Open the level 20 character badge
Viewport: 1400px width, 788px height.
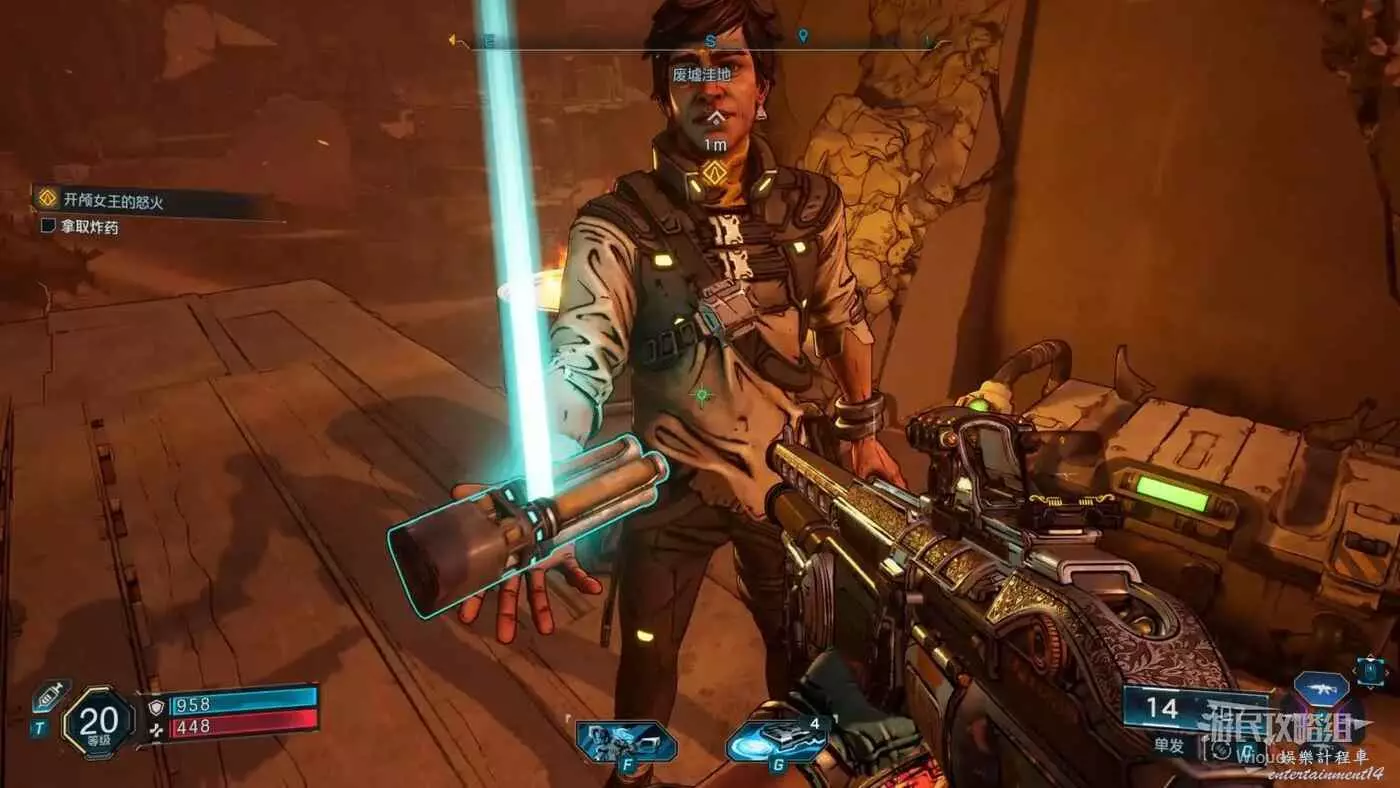coord(98,720)
